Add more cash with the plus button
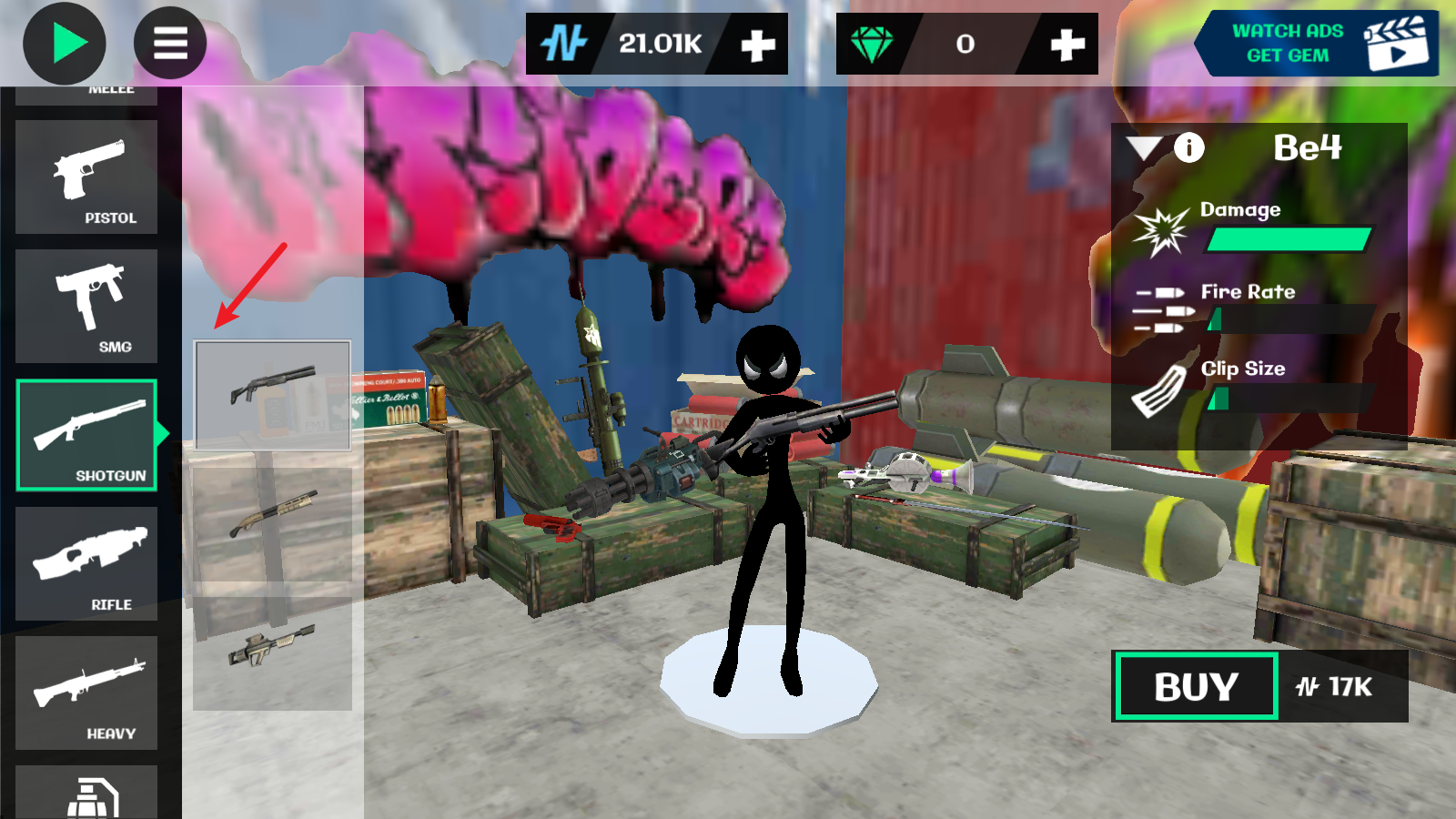The image size is (1456, 819). pyautogui.click(x=757, y=45)
